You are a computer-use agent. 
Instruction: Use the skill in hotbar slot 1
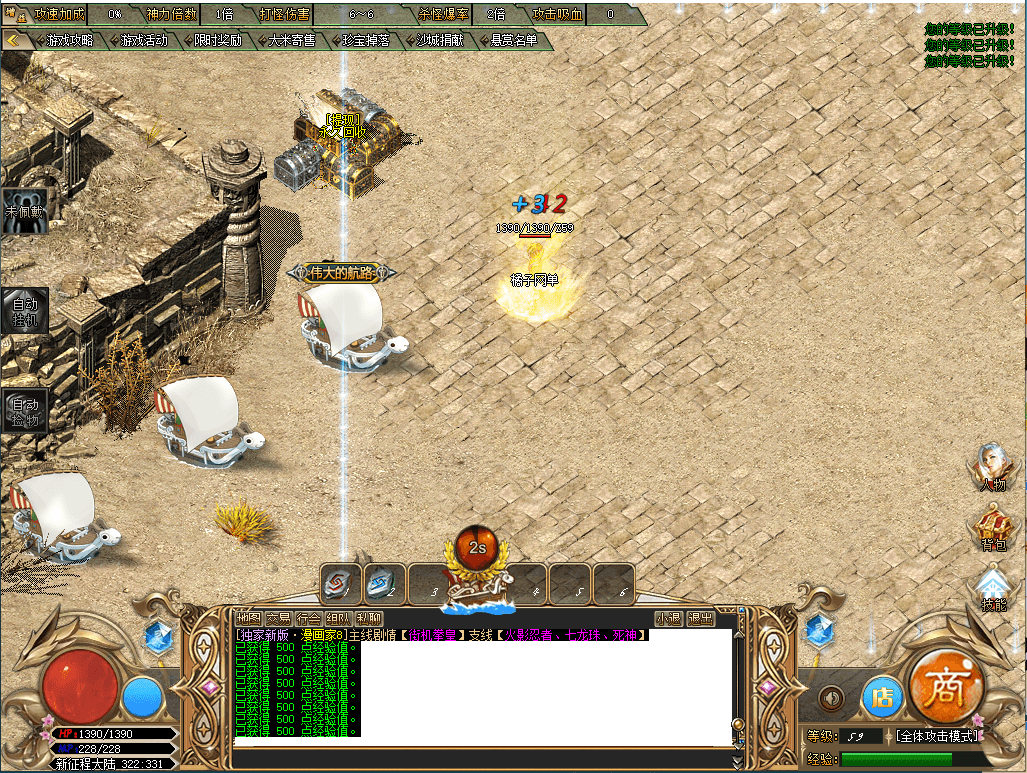click(340, 583)
